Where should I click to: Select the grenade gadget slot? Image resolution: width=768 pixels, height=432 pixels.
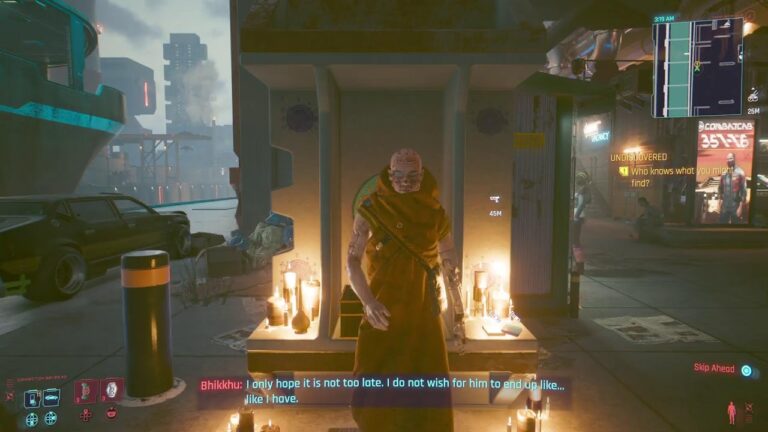111,390
